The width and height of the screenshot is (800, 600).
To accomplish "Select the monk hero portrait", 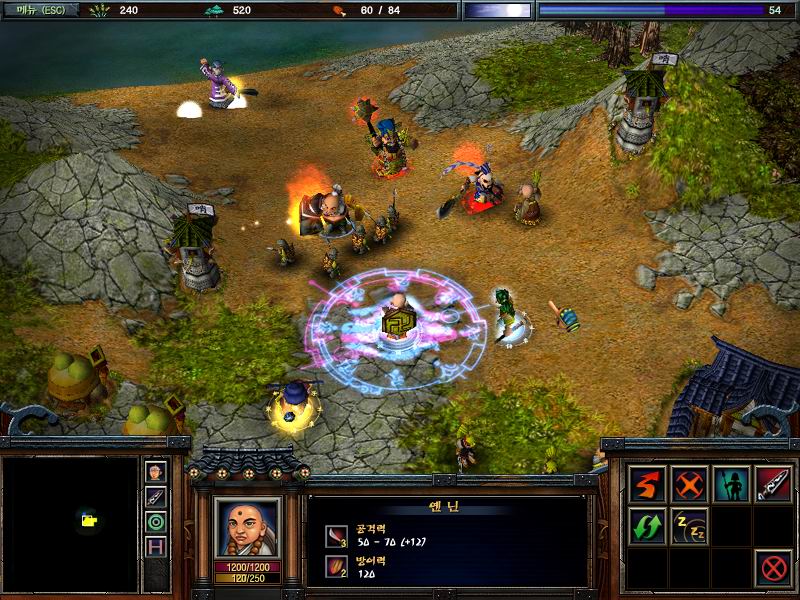I will click(248, 527).
